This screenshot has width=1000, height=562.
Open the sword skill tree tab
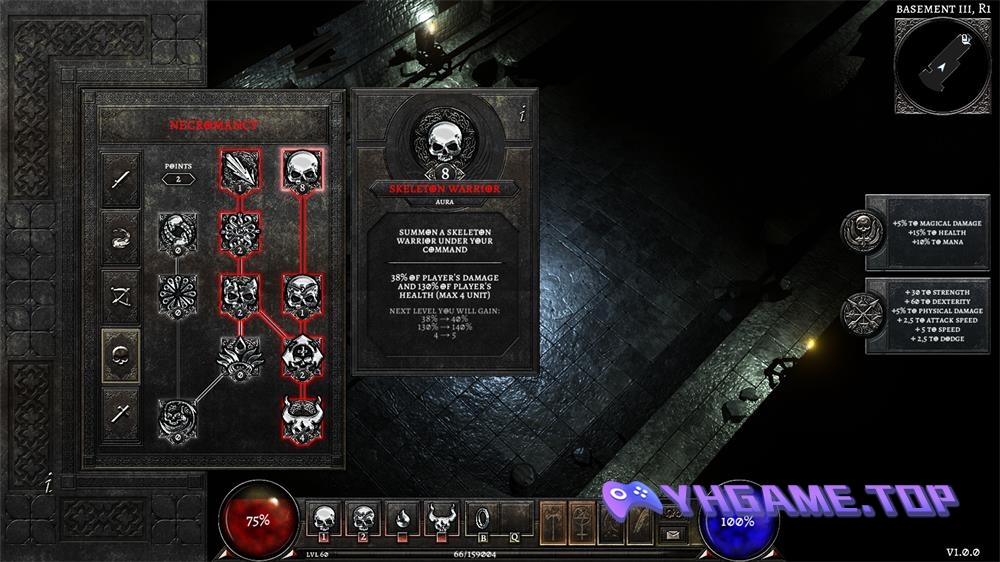(x=120, y=179)
